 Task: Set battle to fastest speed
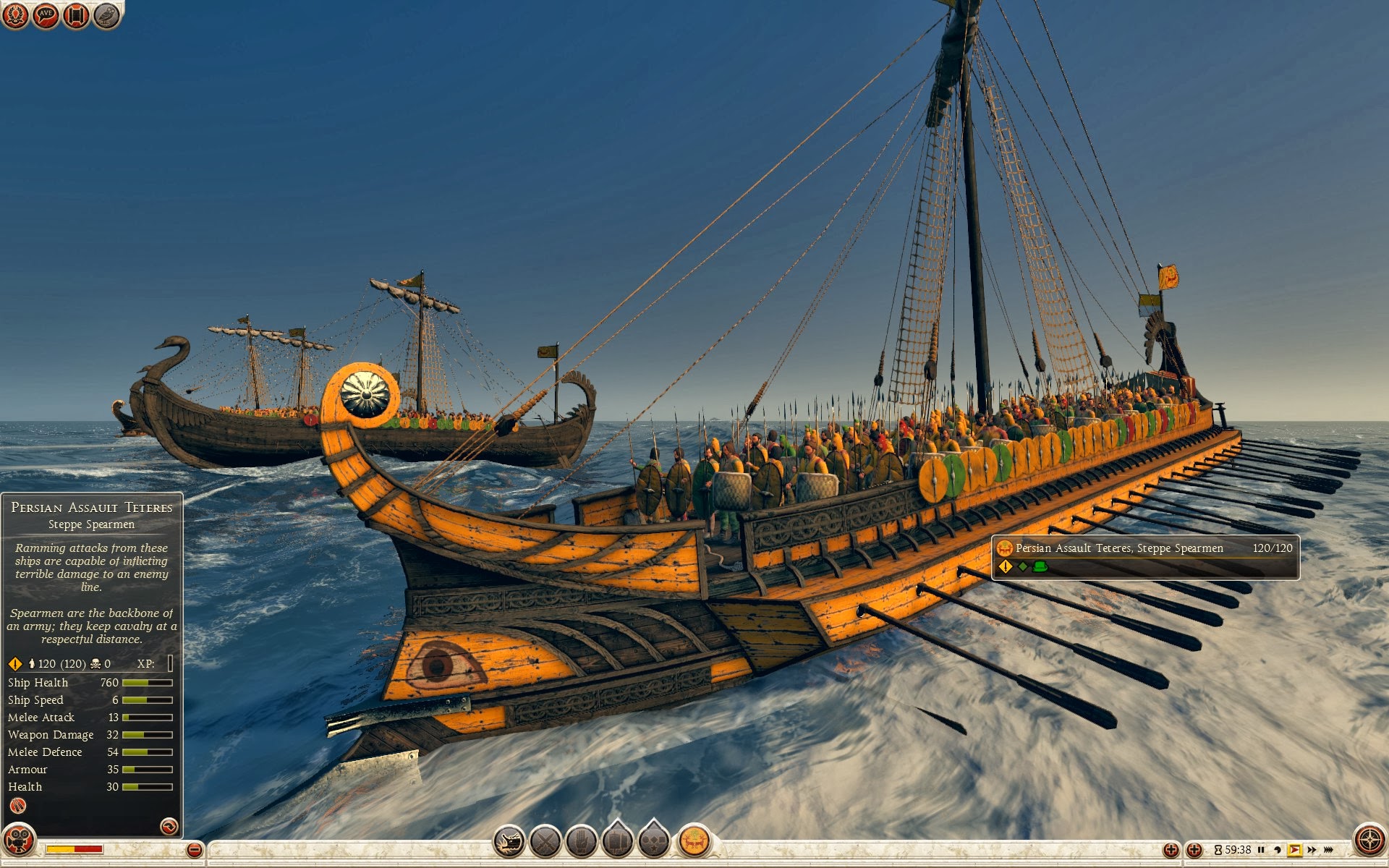click(x=1329, y=850)
